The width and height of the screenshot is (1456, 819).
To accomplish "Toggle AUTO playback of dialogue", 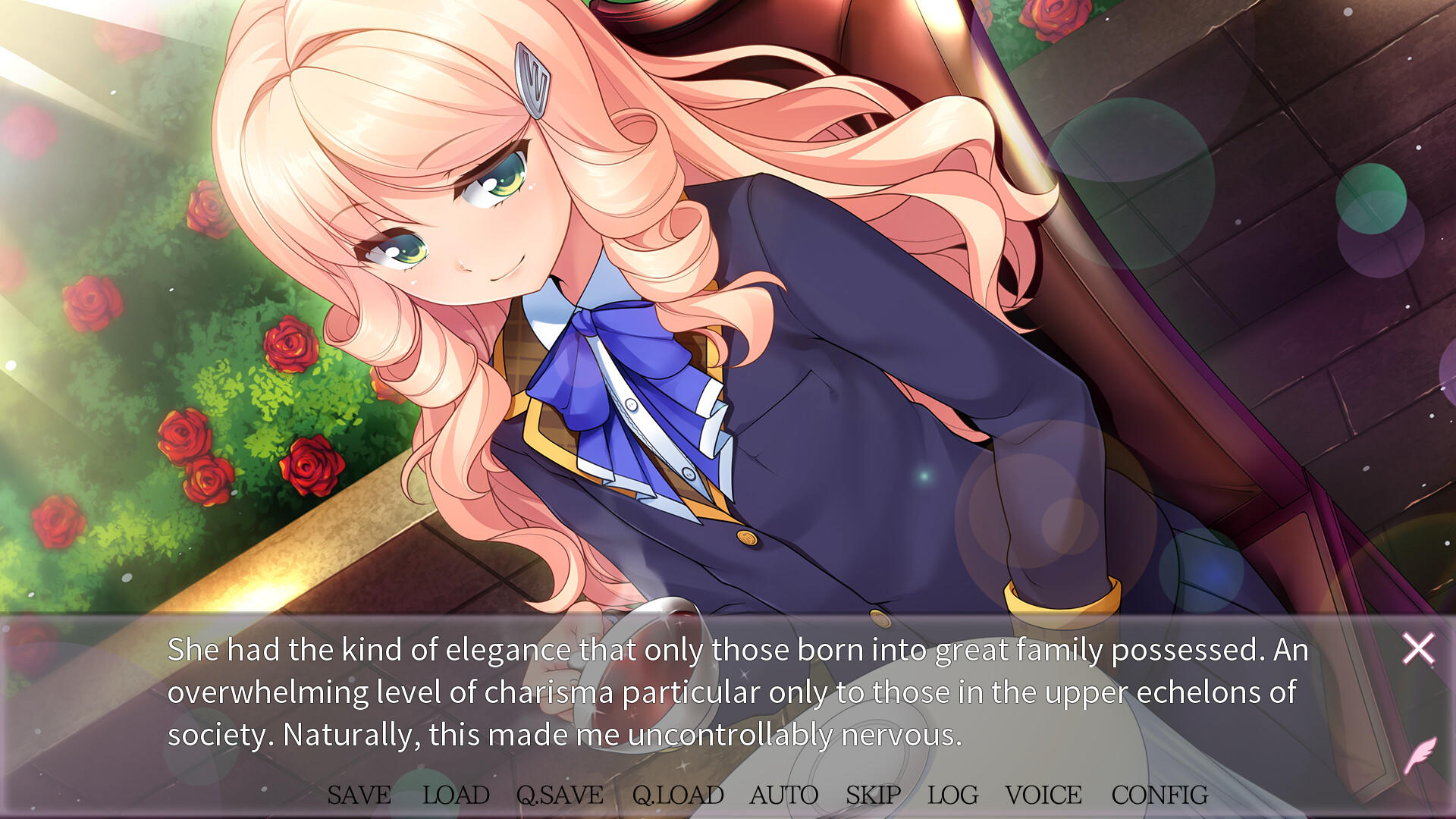I will (x=784, y=795).
